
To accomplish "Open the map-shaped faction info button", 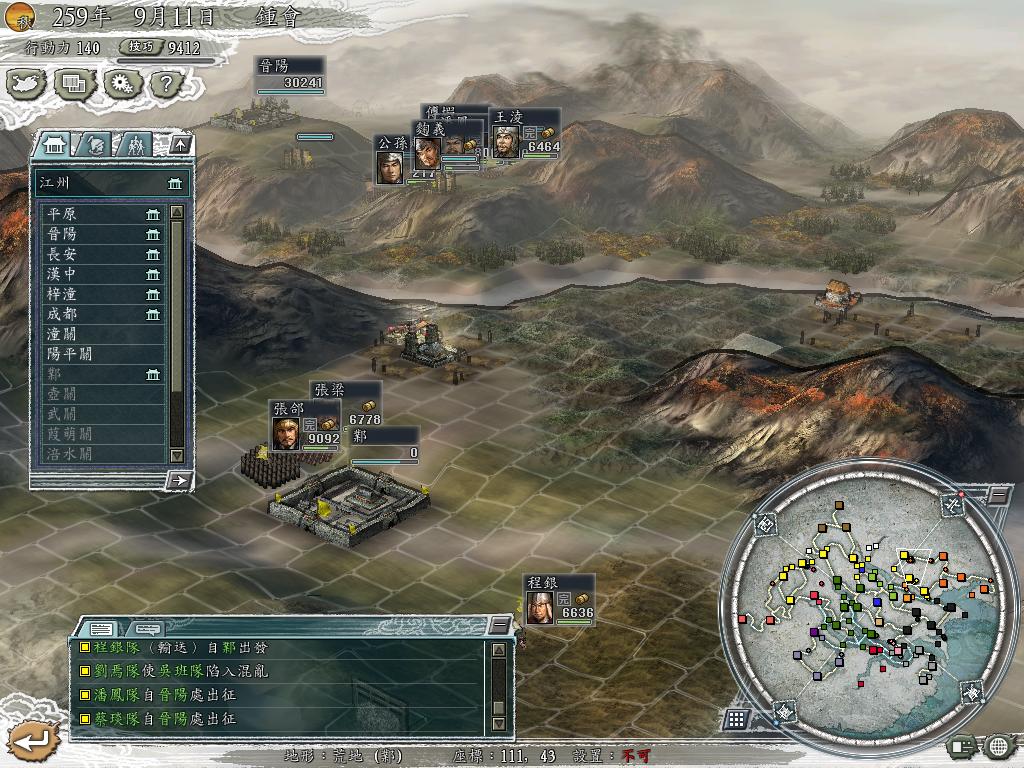I will point(28,84).
